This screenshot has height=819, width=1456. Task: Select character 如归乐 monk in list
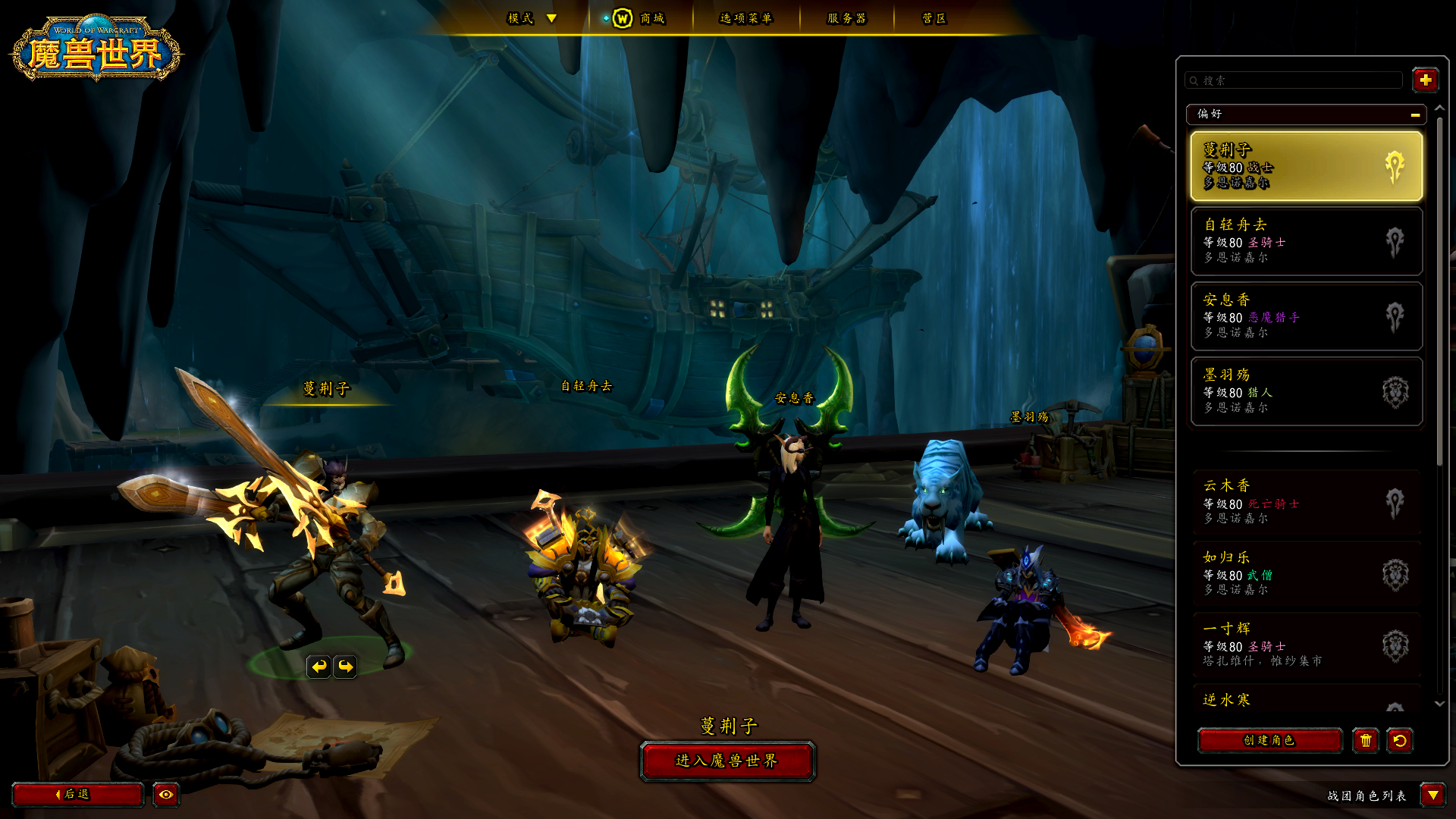click(x=1306, y=573)
